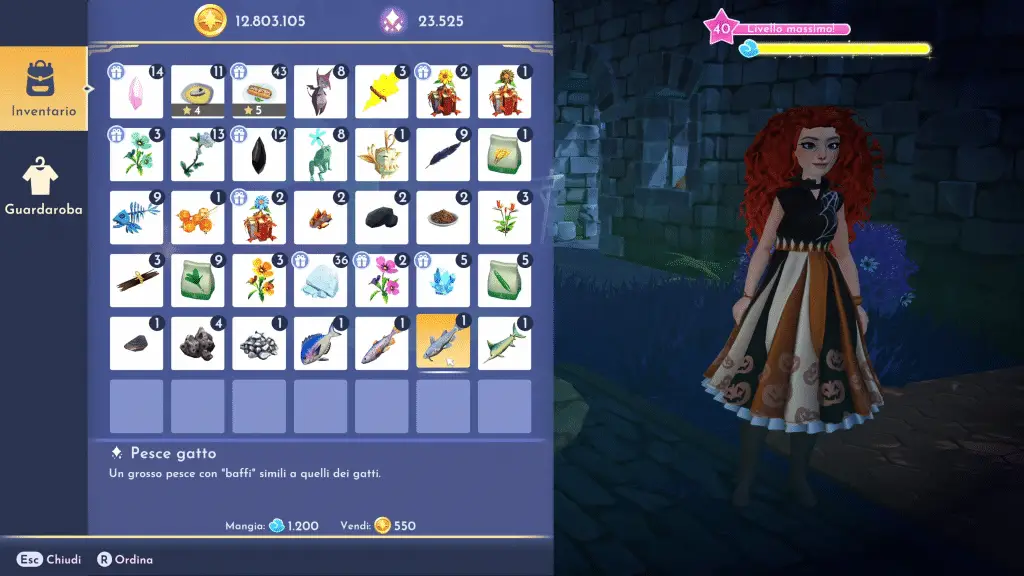Viewport: 1024px width, 576px height.
Task: Select the coal lumps slot
Action: click(x=381, y=217)
